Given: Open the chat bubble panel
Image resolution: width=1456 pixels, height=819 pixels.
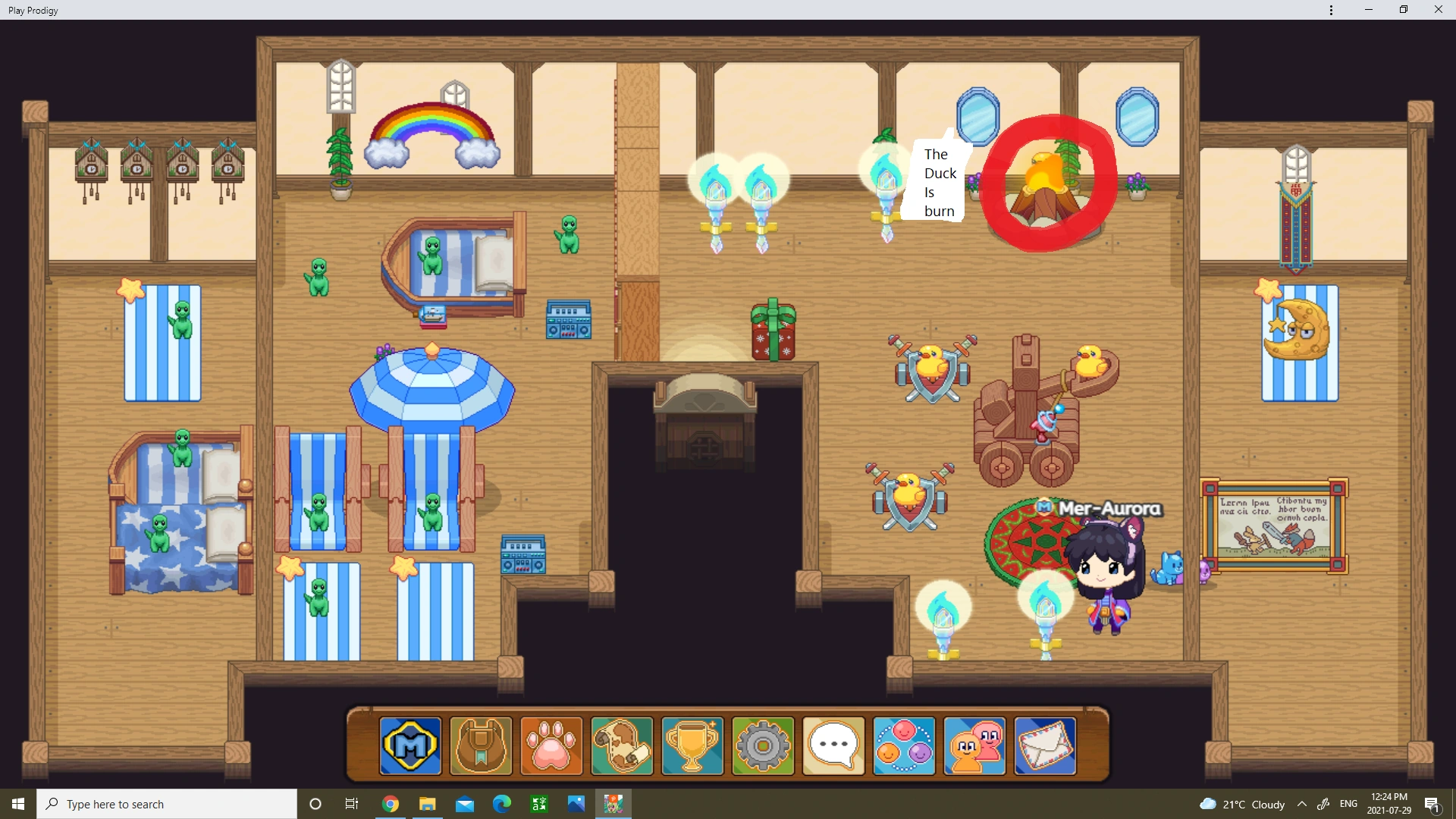Looking at the screenshot, I should (x=833, y=747).
